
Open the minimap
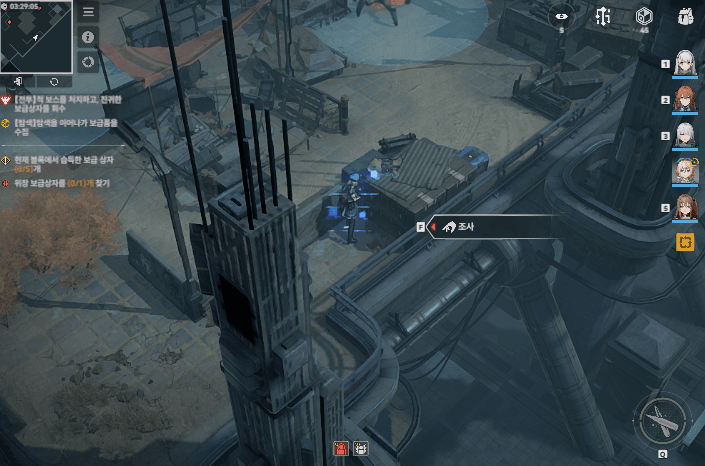[36, 35]
